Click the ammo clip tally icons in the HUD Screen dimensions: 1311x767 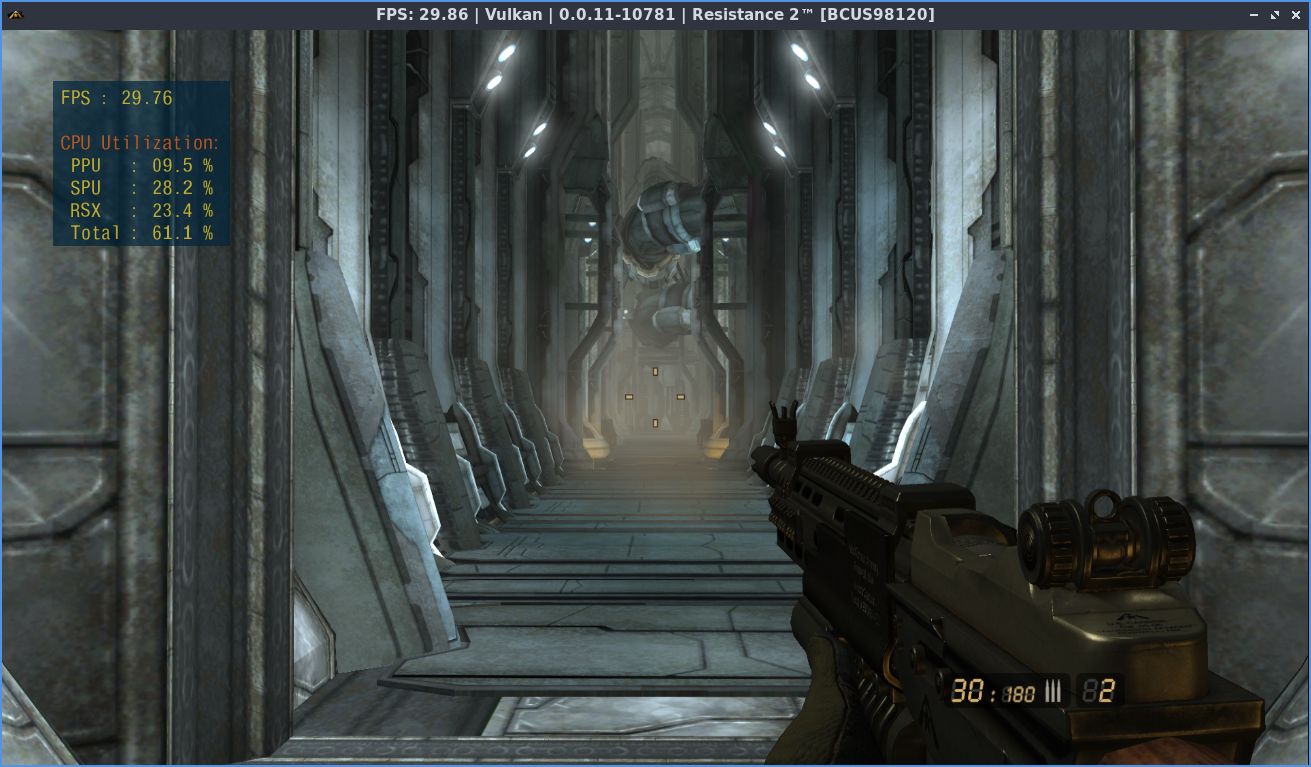pos(1053,691)
